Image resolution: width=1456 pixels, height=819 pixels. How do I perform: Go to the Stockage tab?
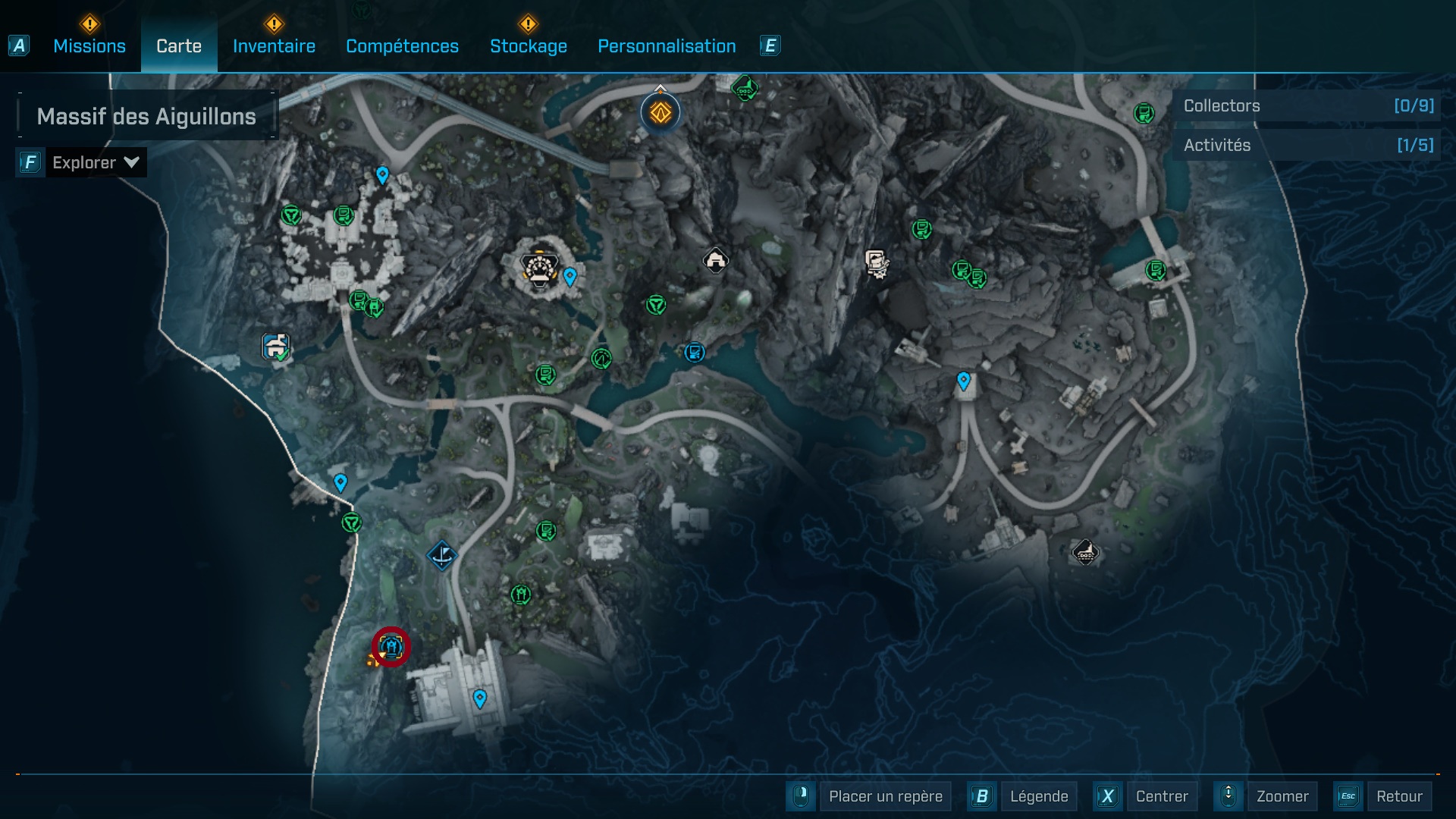click(528, 46)
